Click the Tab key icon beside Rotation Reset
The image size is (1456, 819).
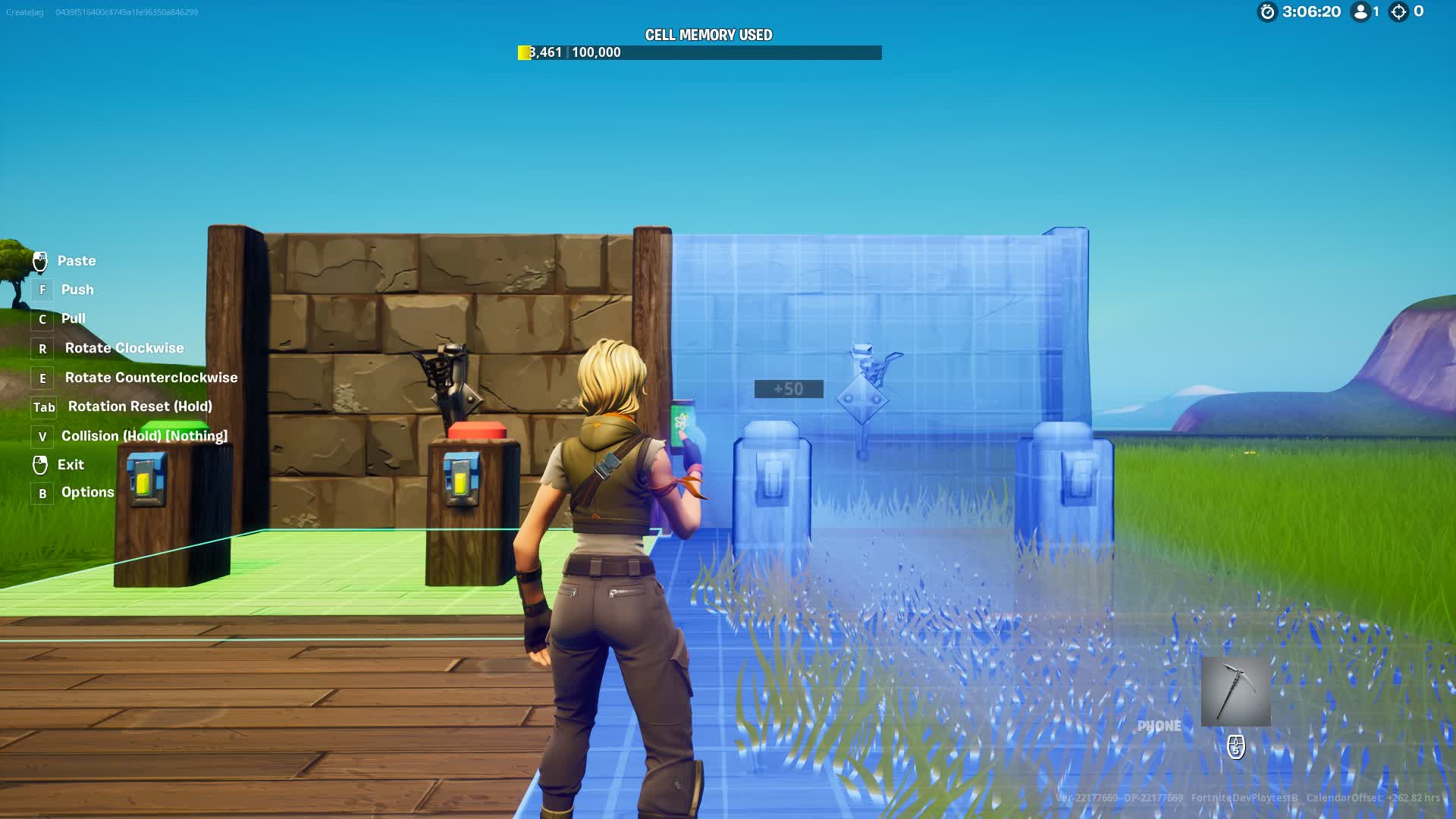pos(43,407)
